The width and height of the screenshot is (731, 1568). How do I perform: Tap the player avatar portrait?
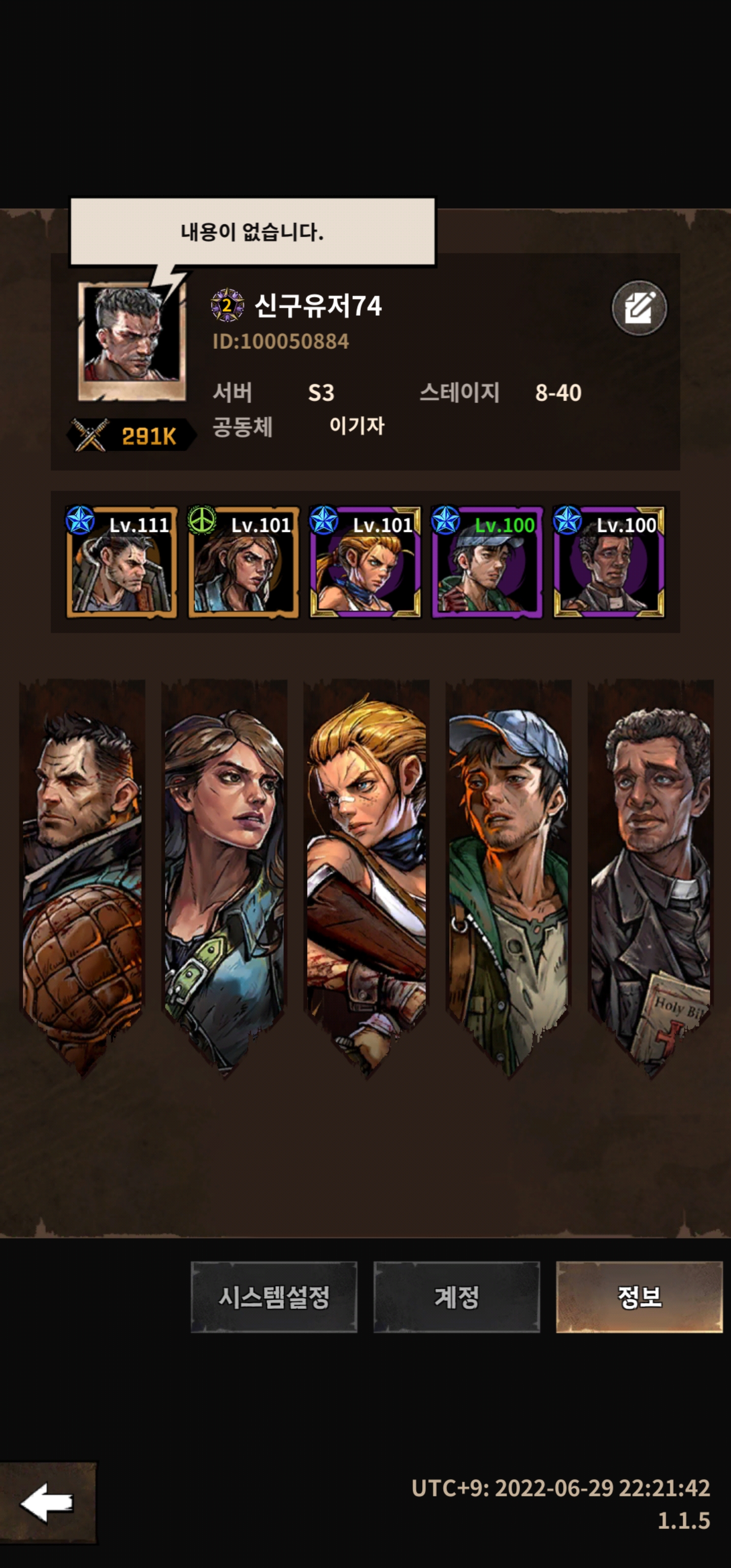pos(131,340)
